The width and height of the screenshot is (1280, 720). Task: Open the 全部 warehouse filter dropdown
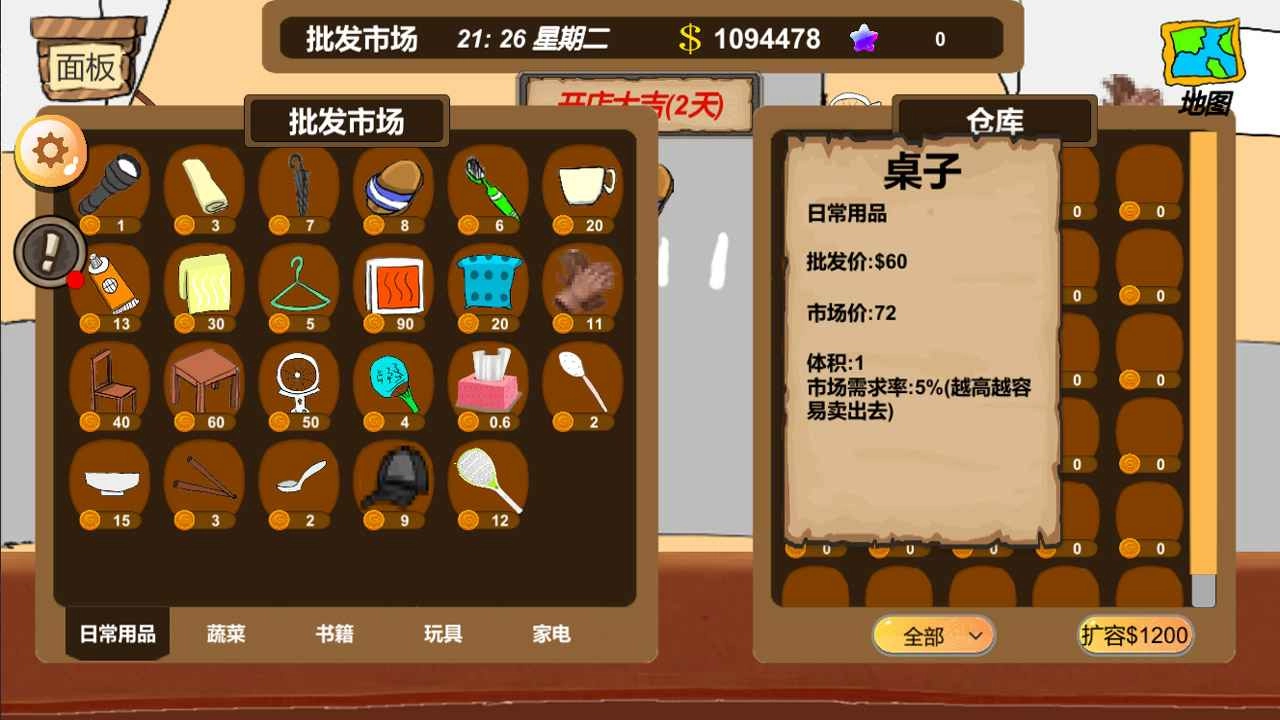[x=932, y=634]
